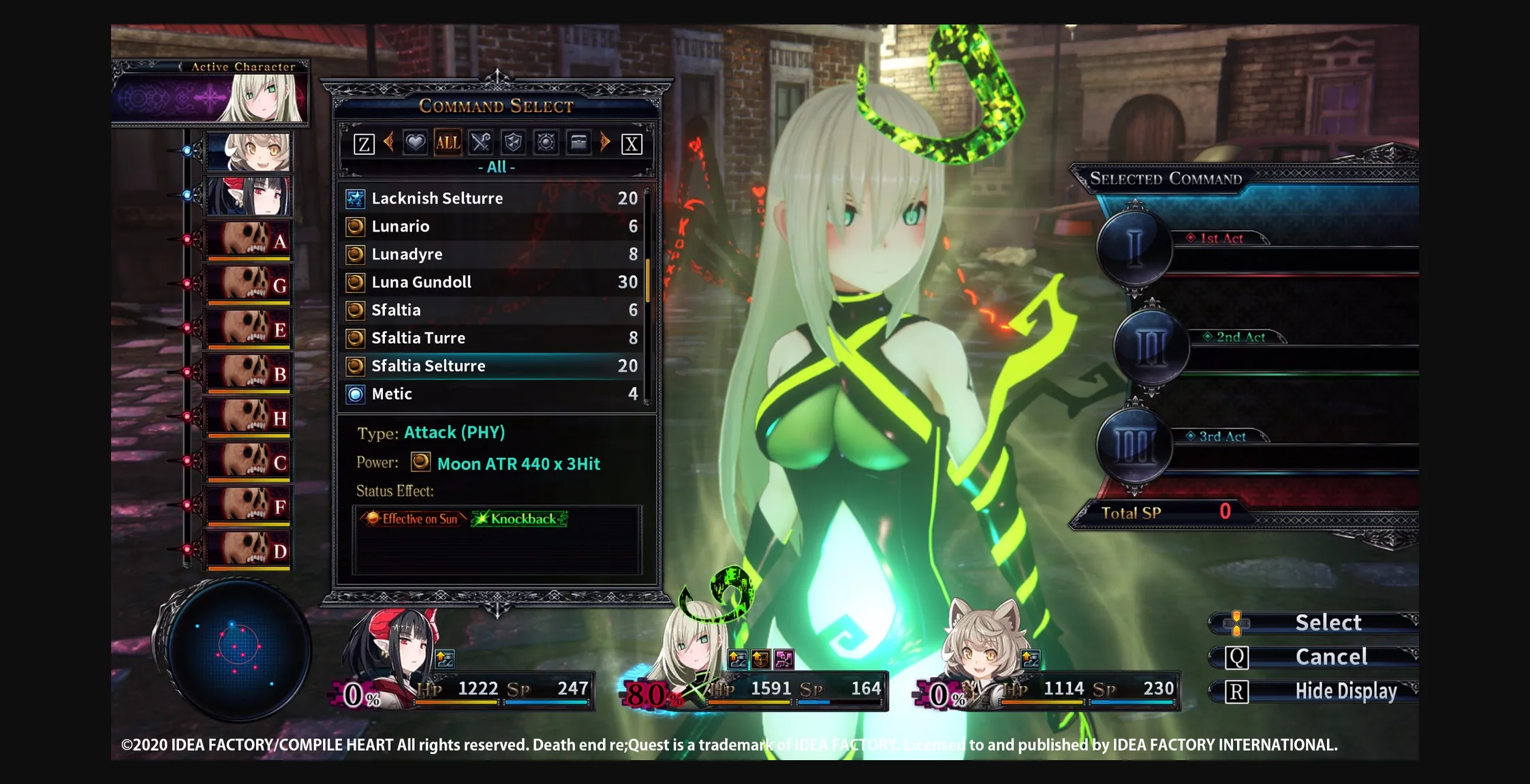Open the treasure chest item category icon

pyautogui.click(x=580, y=142)
